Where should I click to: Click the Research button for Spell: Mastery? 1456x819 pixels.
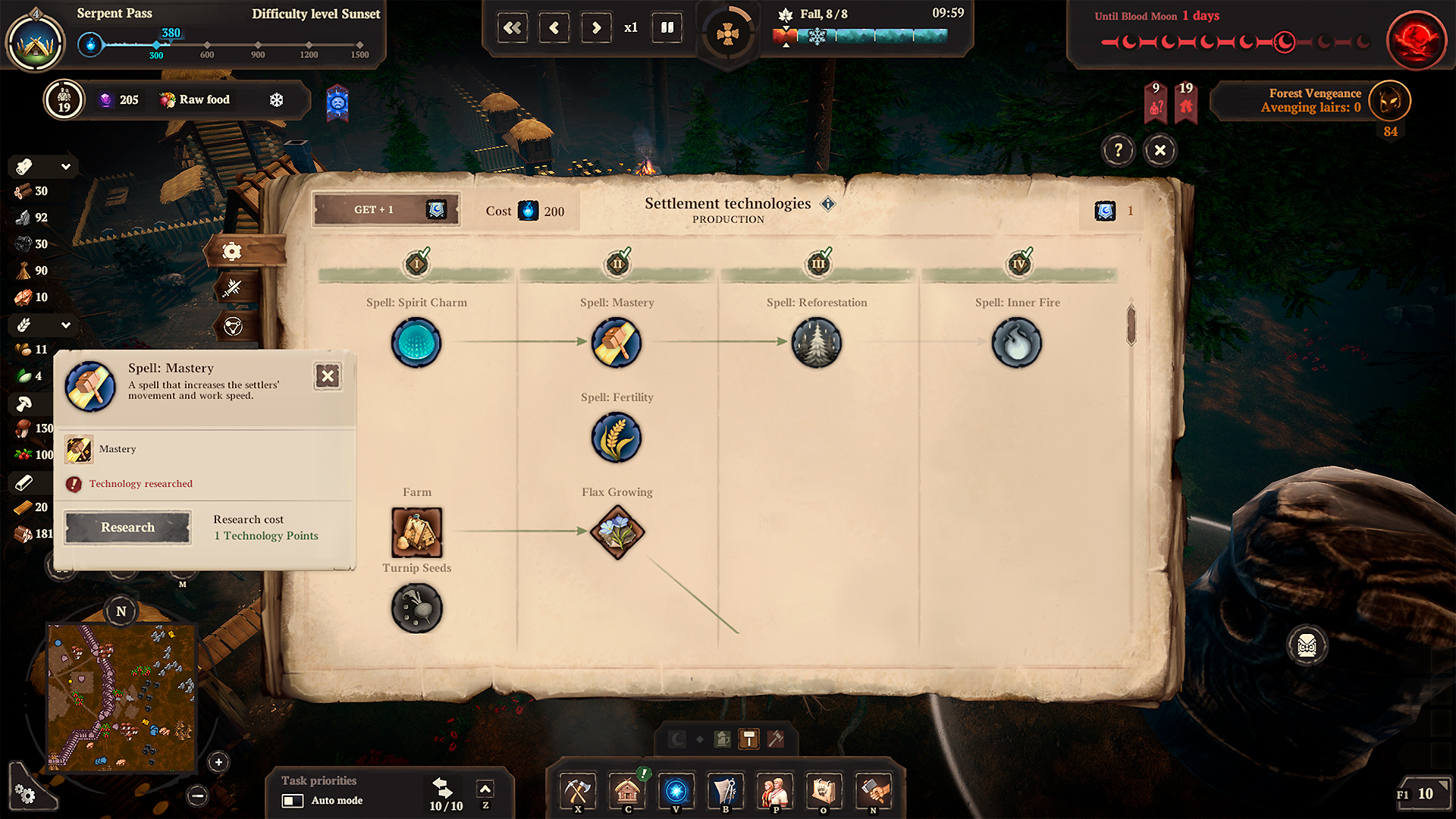point(127,527)
